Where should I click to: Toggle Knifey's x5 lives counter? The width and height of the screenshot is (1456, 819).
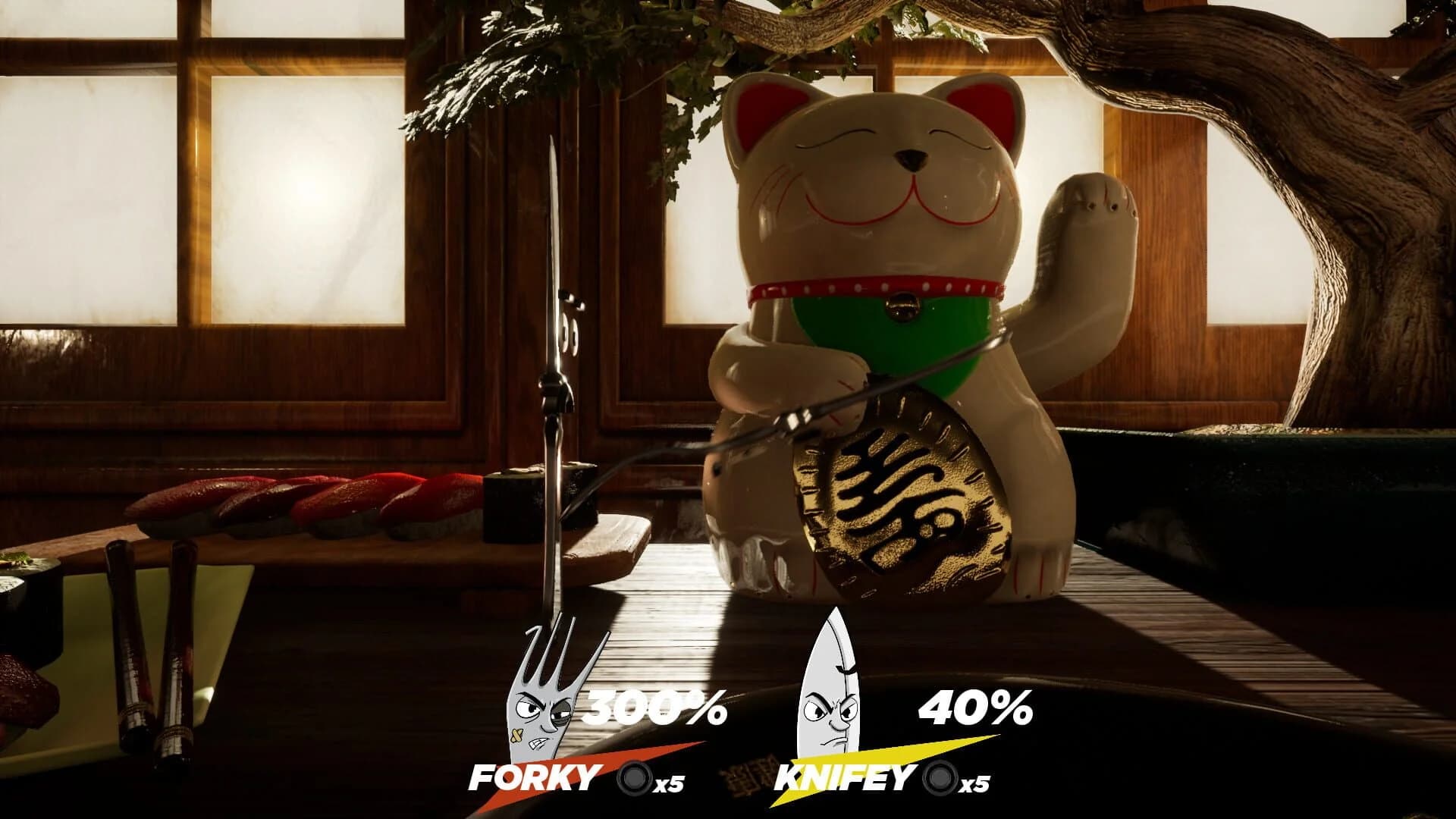click(x=973, y=783)
